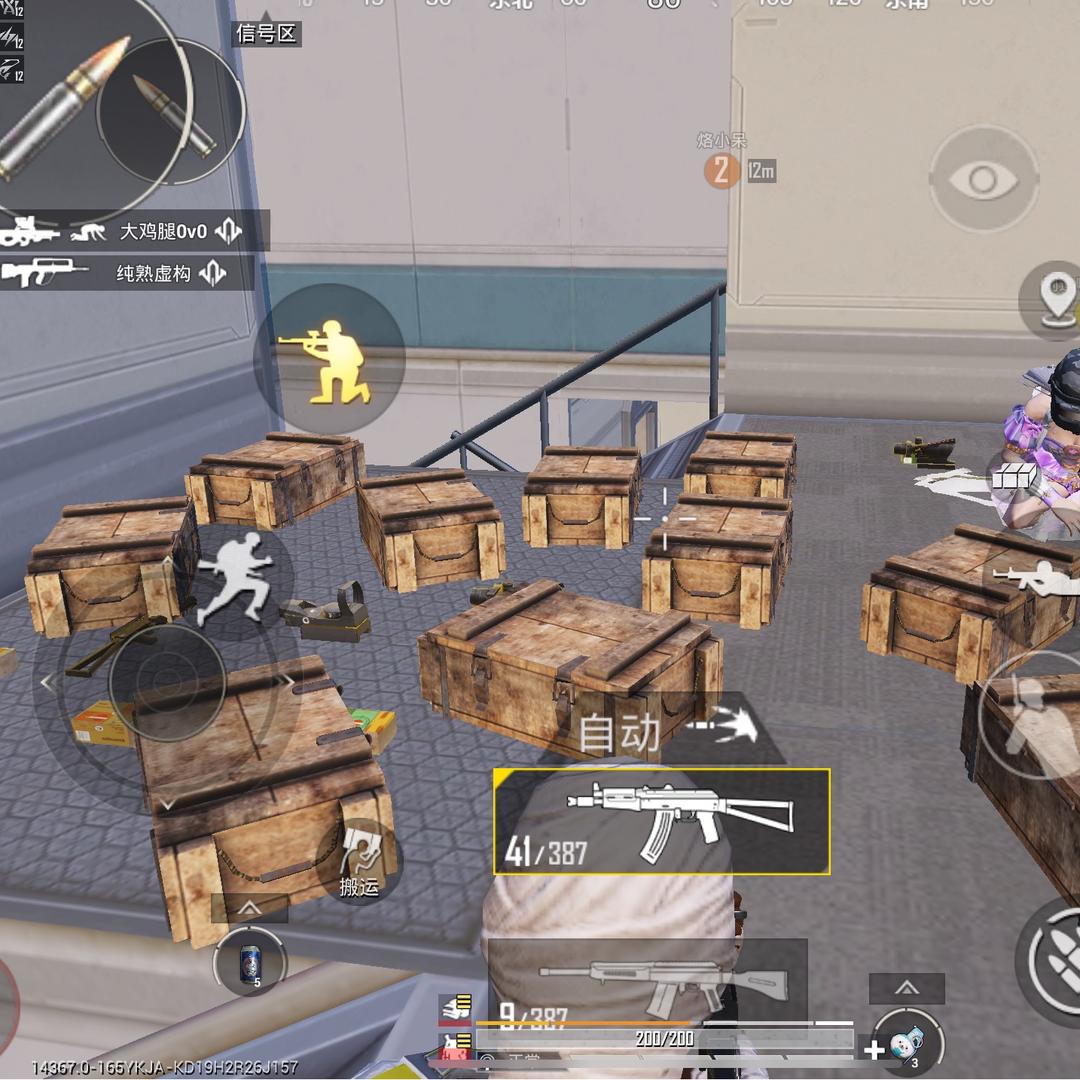The width and height of the screenshot is (1080, 1080).
Task: Expand the healing items list arrow
Action: click(906, 988)
